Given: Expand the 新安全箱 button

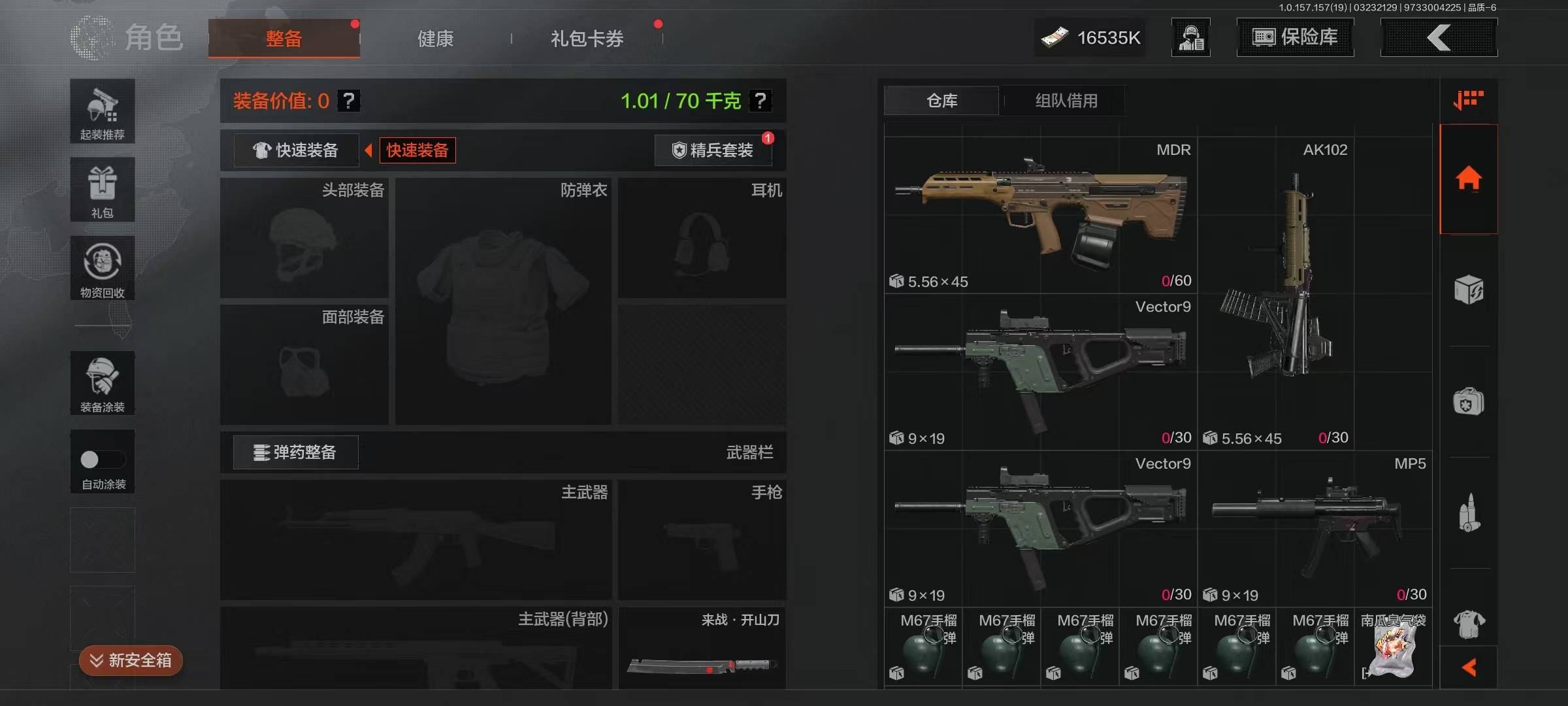Looking at the screenshot, I should pyautogui.click(x=131, y=660).
